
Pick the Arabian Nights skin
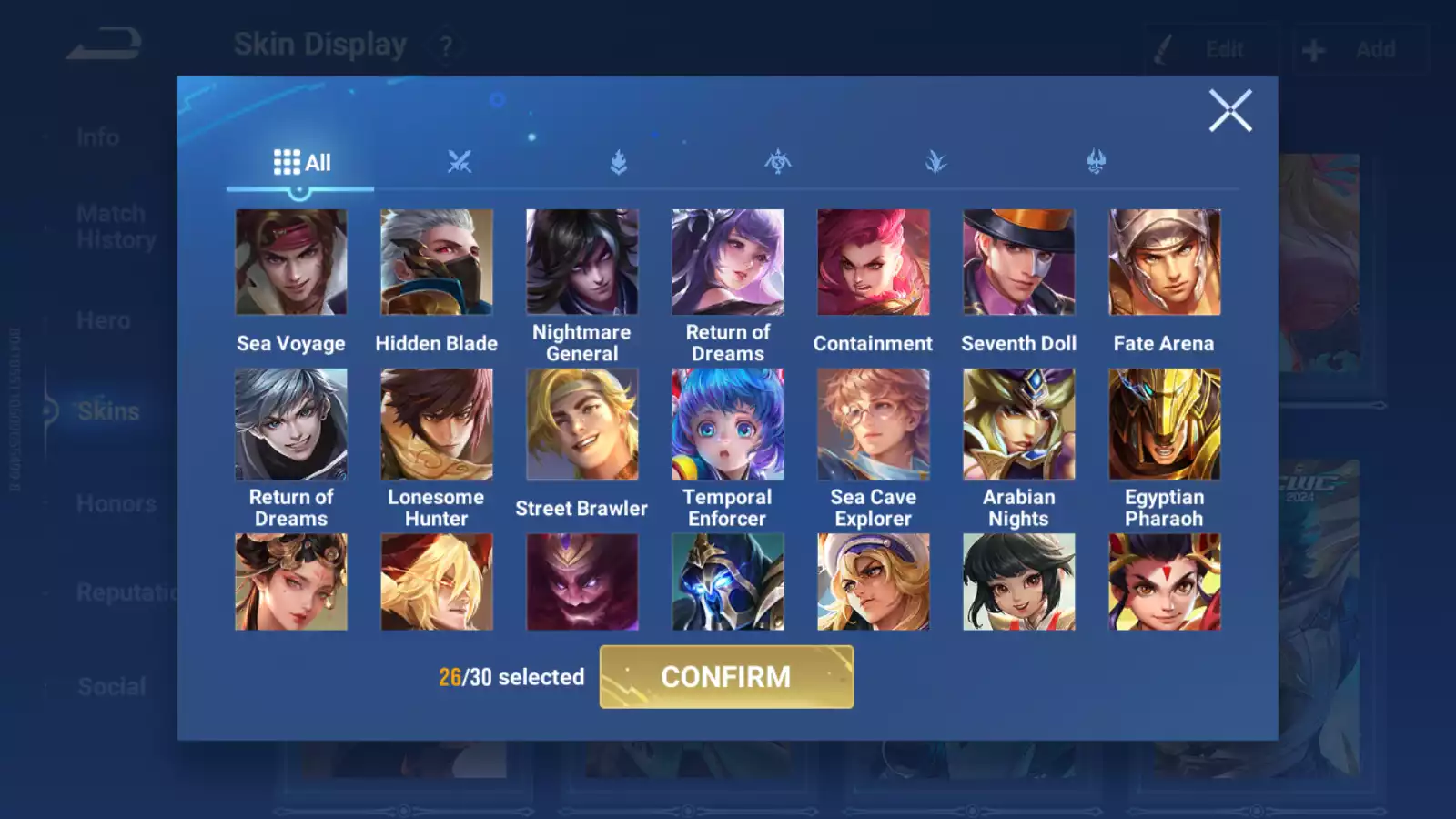(x=1019, y=424)
